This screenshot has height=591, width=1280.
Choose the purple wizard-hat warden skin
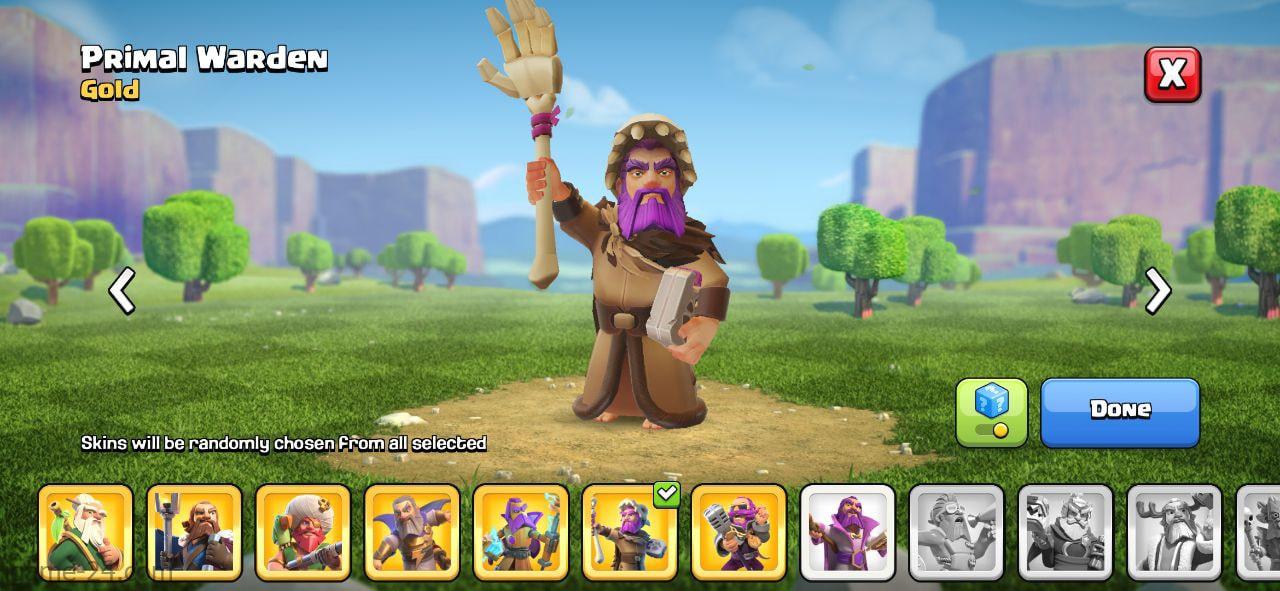(x=521, y=532)
